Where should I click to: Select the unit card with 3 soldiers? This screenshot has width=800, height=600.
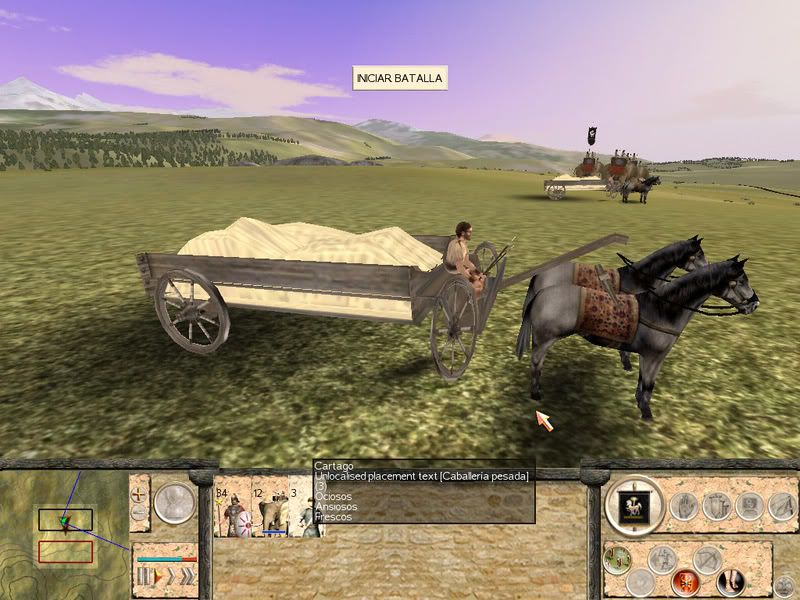click(x=301, y=511)
